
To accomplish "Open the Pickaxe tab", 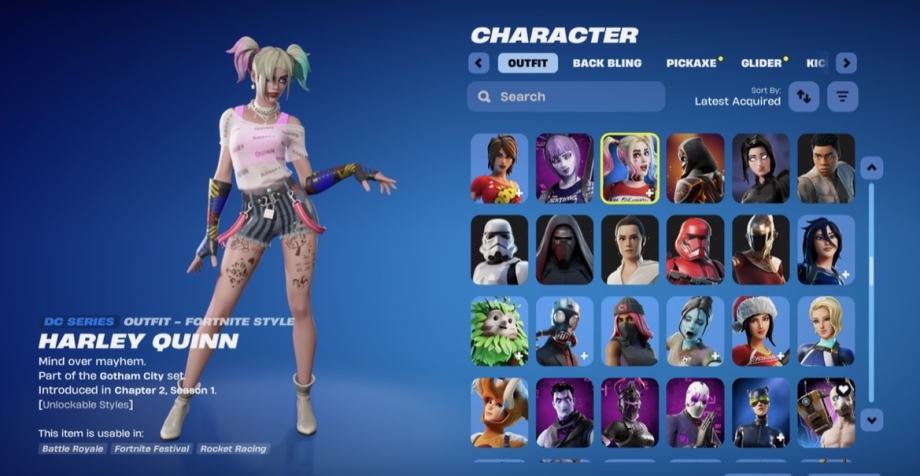I will (692, 63).
